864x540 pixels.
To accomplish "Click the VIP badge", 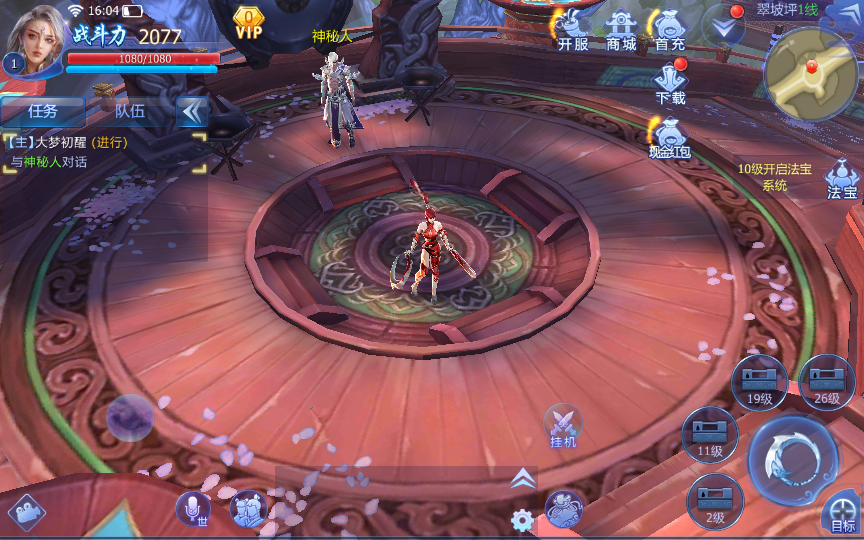I will 249,22.
